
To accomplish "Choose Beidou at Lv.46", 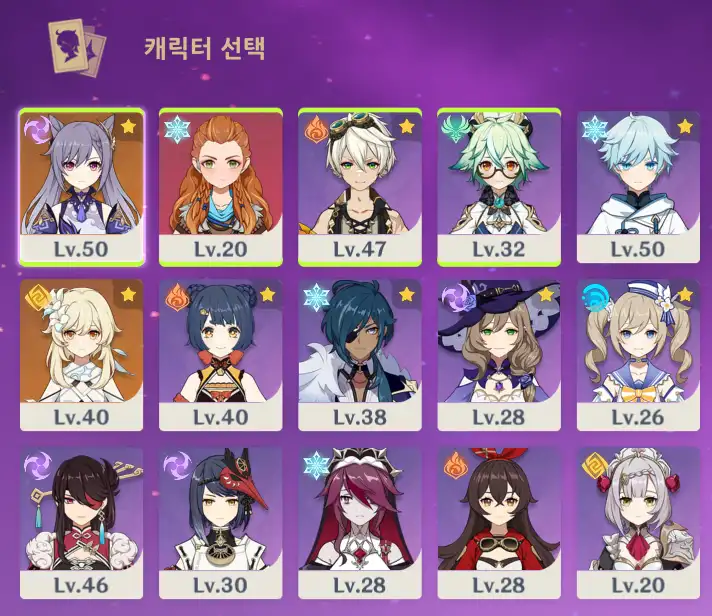I will (x=82, y=523).
